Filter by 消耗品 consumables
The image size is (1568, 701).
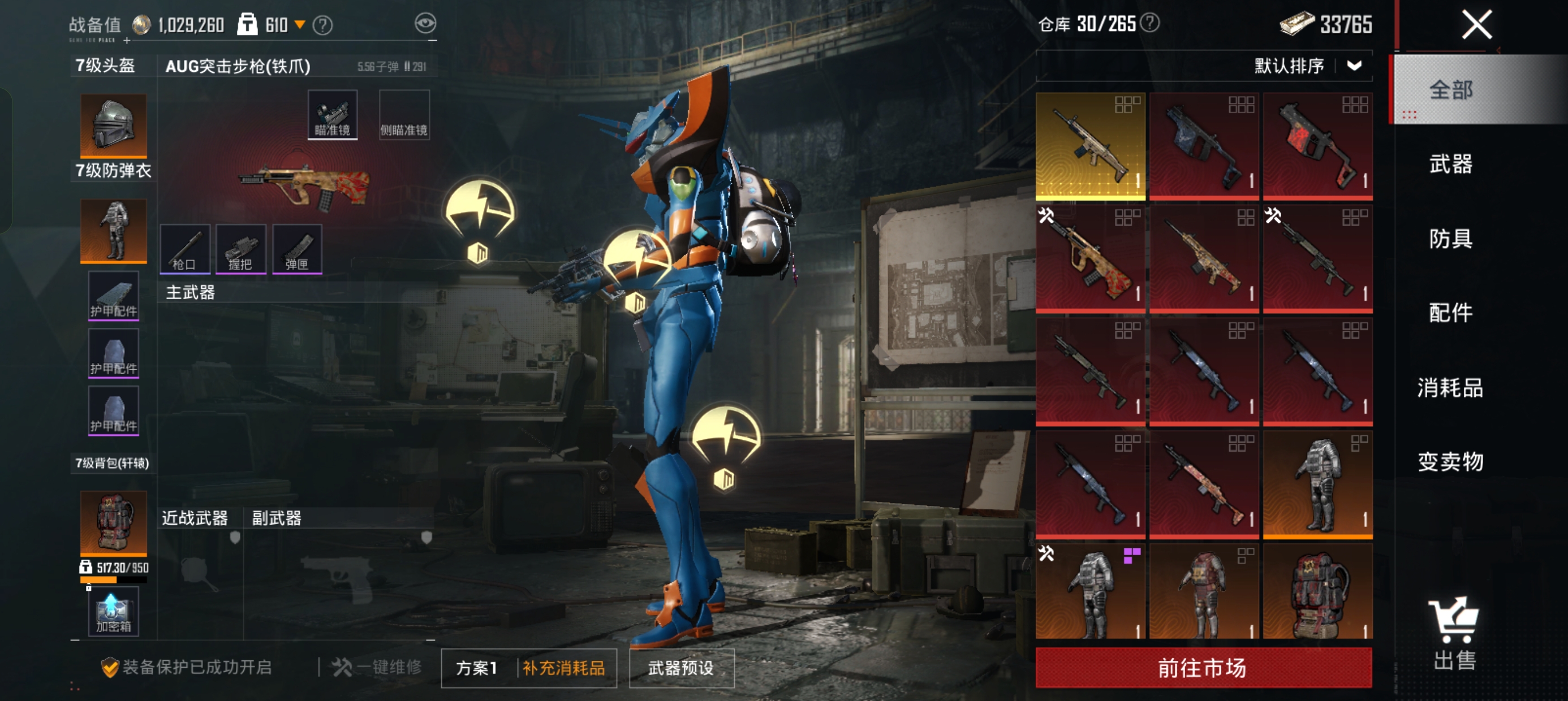click(x=1450, y=388)
